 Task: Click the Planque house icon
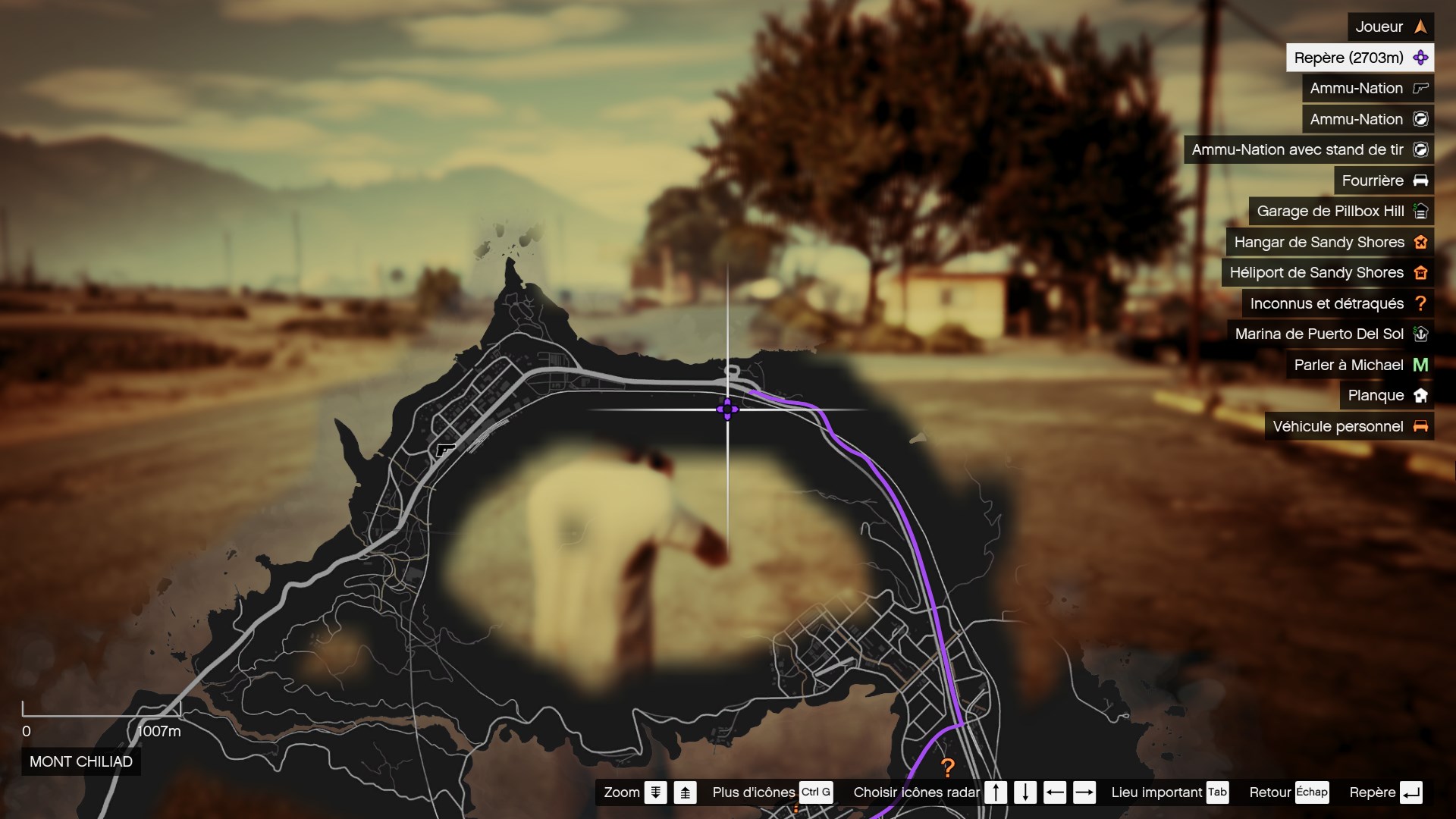tap(1420, 395)
